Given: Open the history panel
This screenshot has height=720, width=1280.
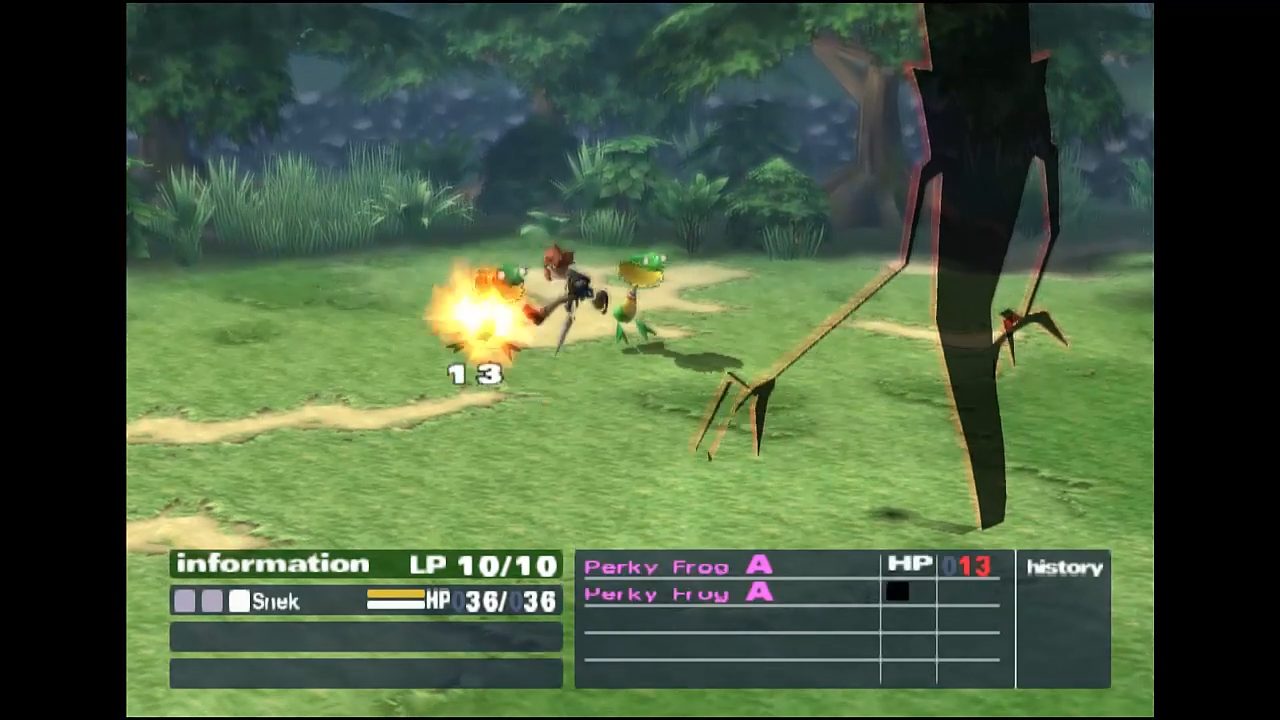Looking at the screenshot, I should 1064,568.
